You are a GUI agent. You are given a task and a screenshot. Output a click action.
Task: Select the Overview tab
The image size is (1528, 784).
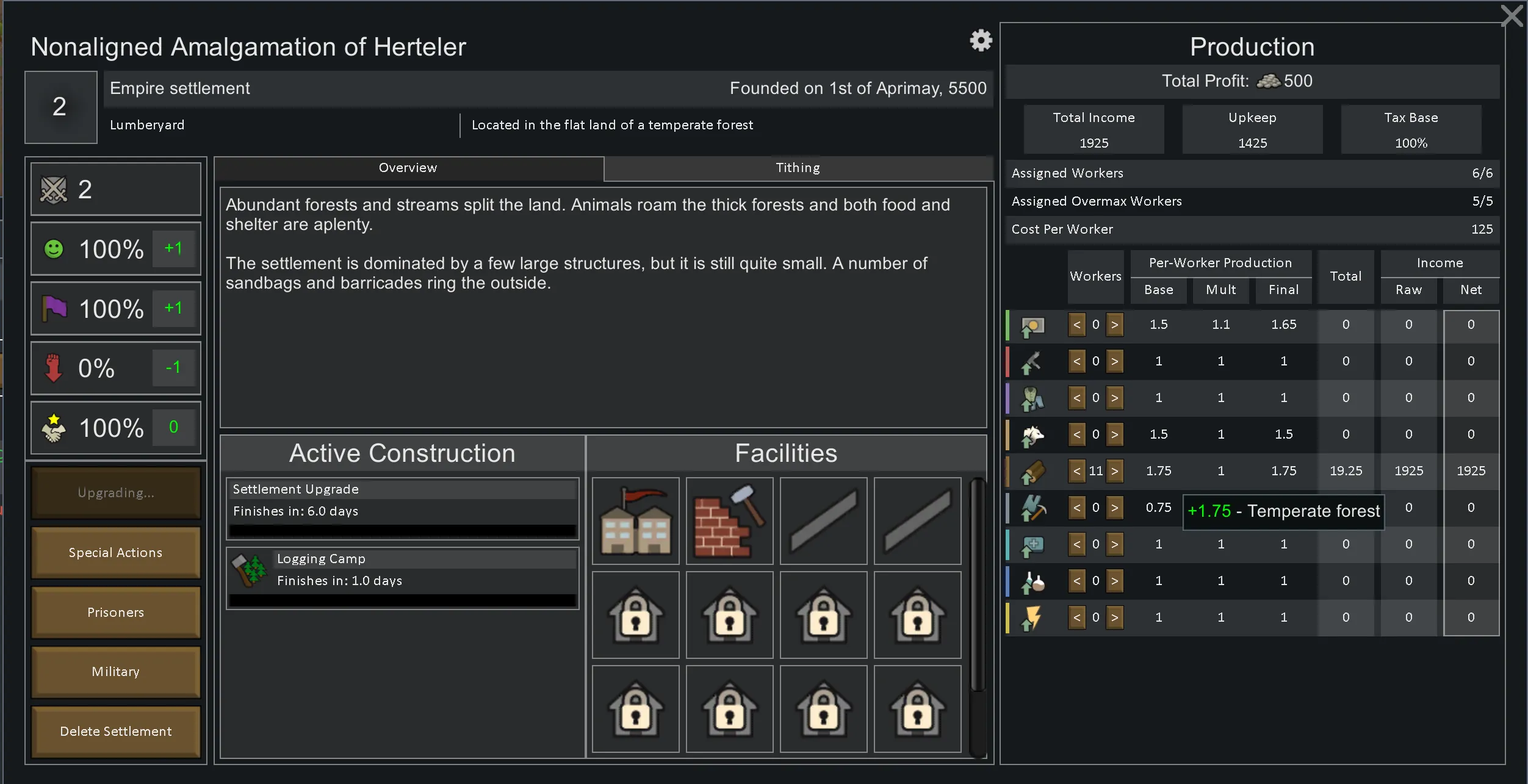click(x=408, y=168)
